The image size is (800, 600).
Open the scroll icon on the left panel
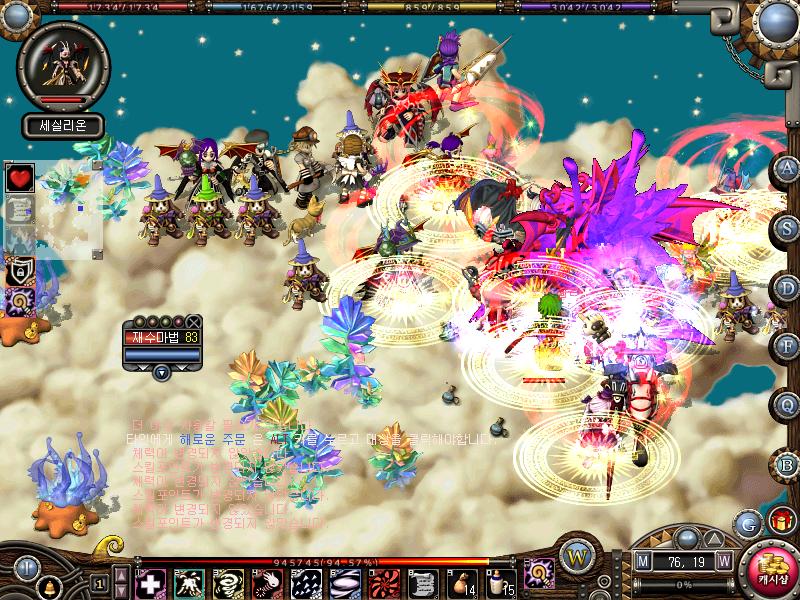[x=20, y=209]
